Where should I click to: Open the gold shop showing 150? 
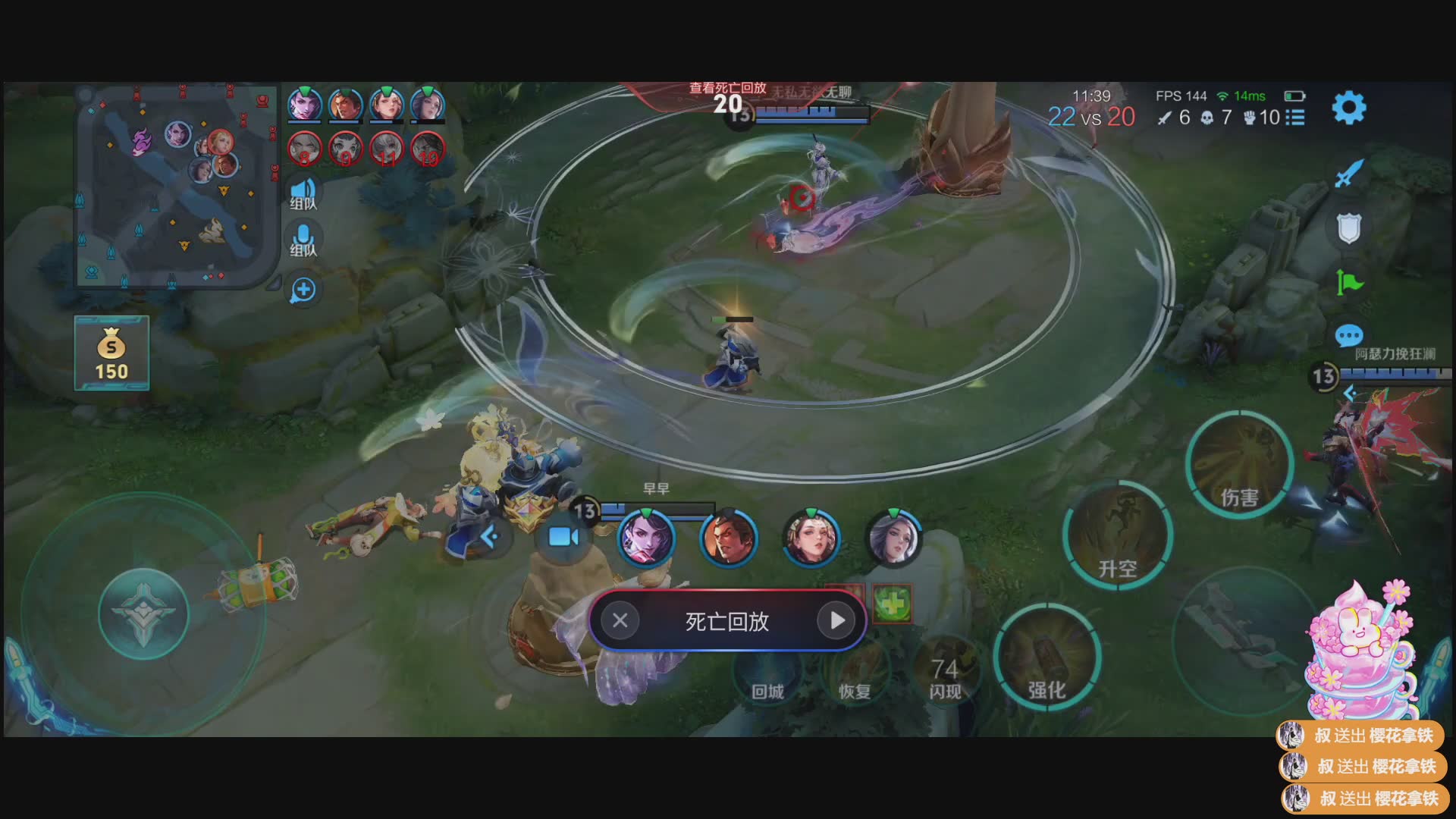[111, 353]
